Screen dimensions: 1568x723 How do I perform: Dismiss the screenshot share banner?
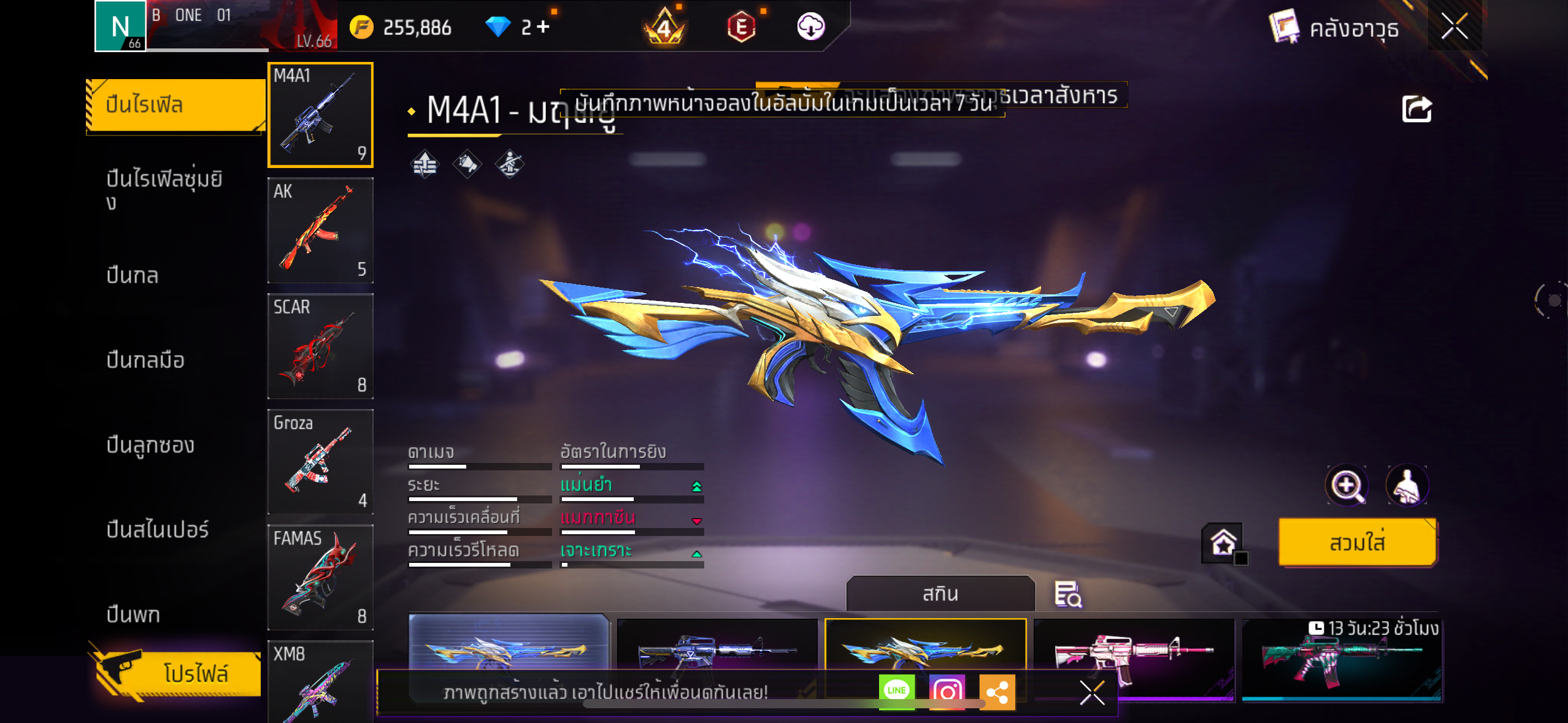tap(1092, 693)
